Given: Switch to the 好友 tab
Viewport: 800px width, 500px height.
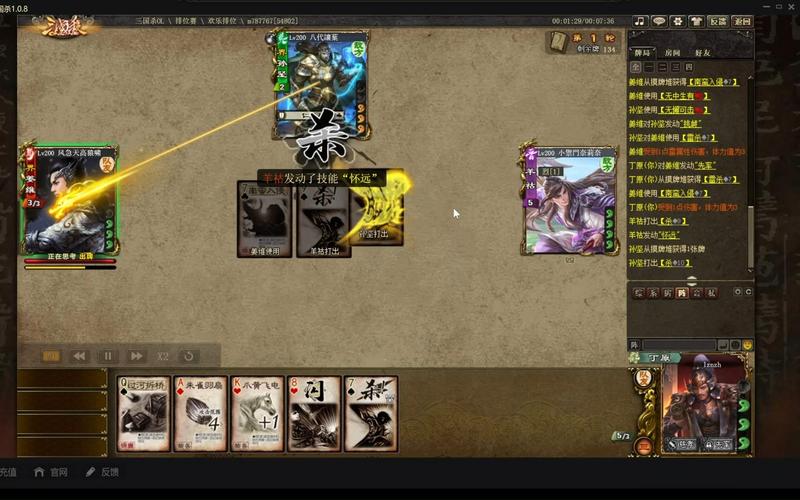Looking at the screenshot, I should point(701,53).
